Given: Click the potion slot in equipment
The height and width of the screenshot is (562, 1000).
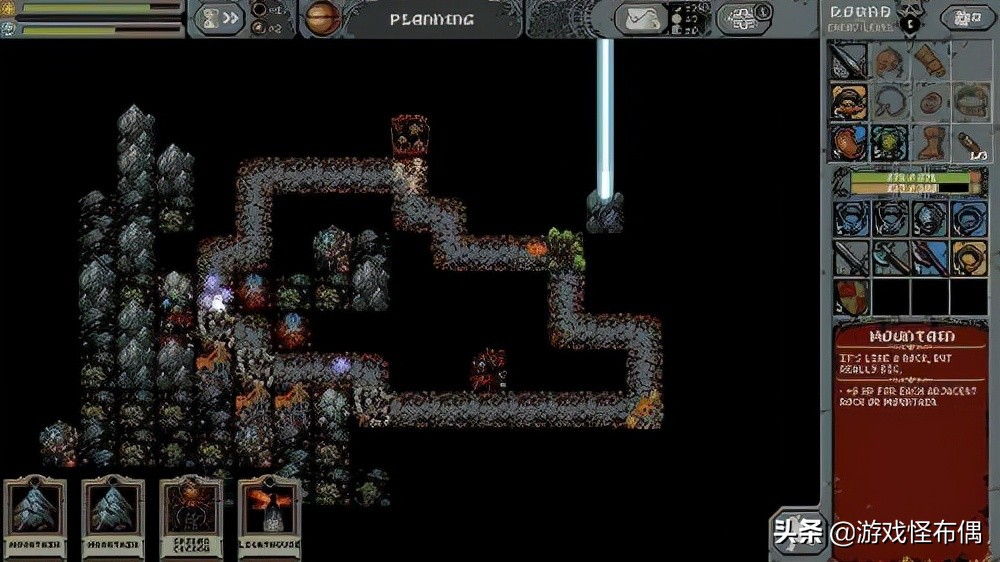Looking at the screenshot, I should tap(969, 143).
